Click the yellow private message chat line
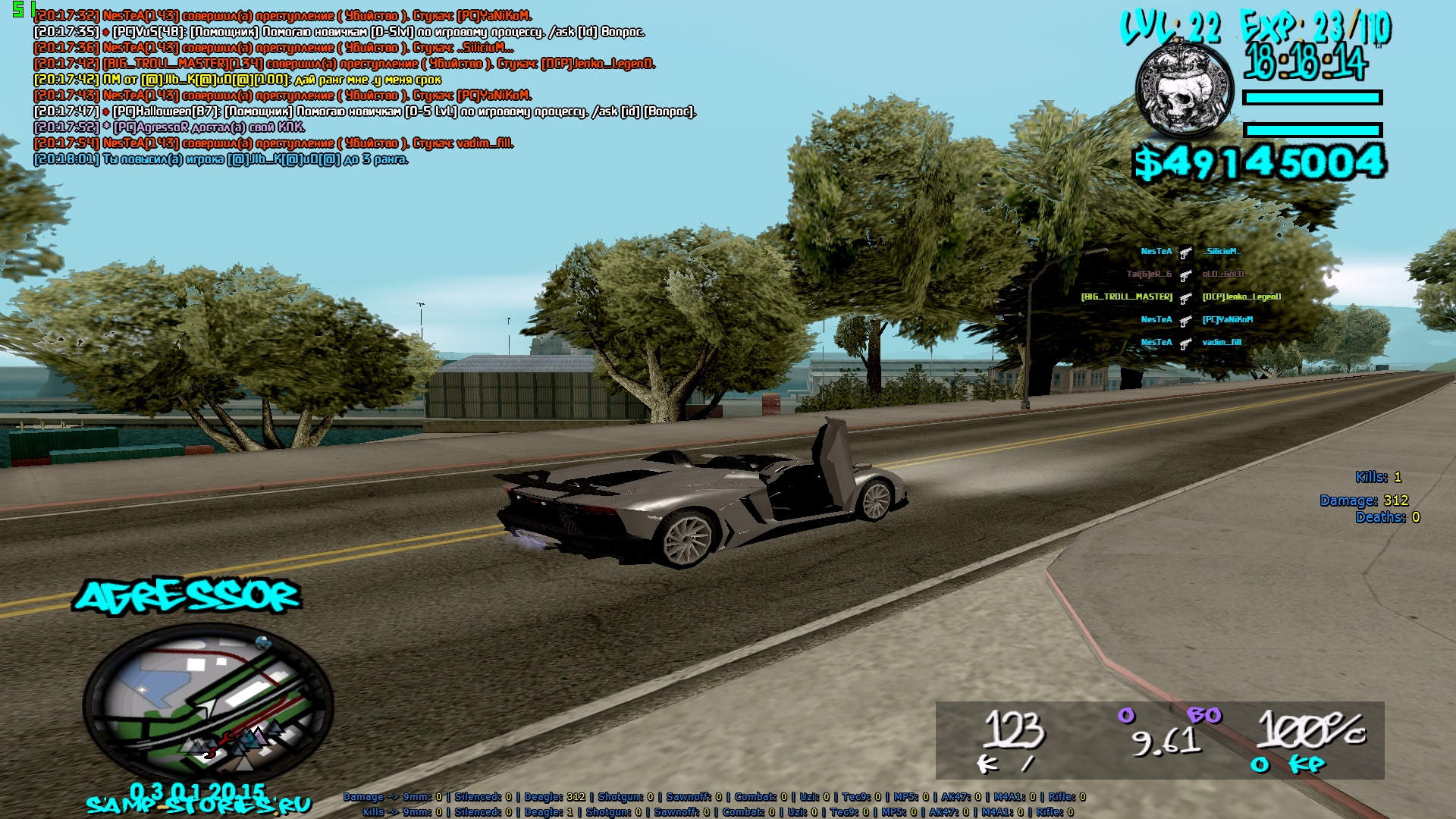 (x=237, y=80)
